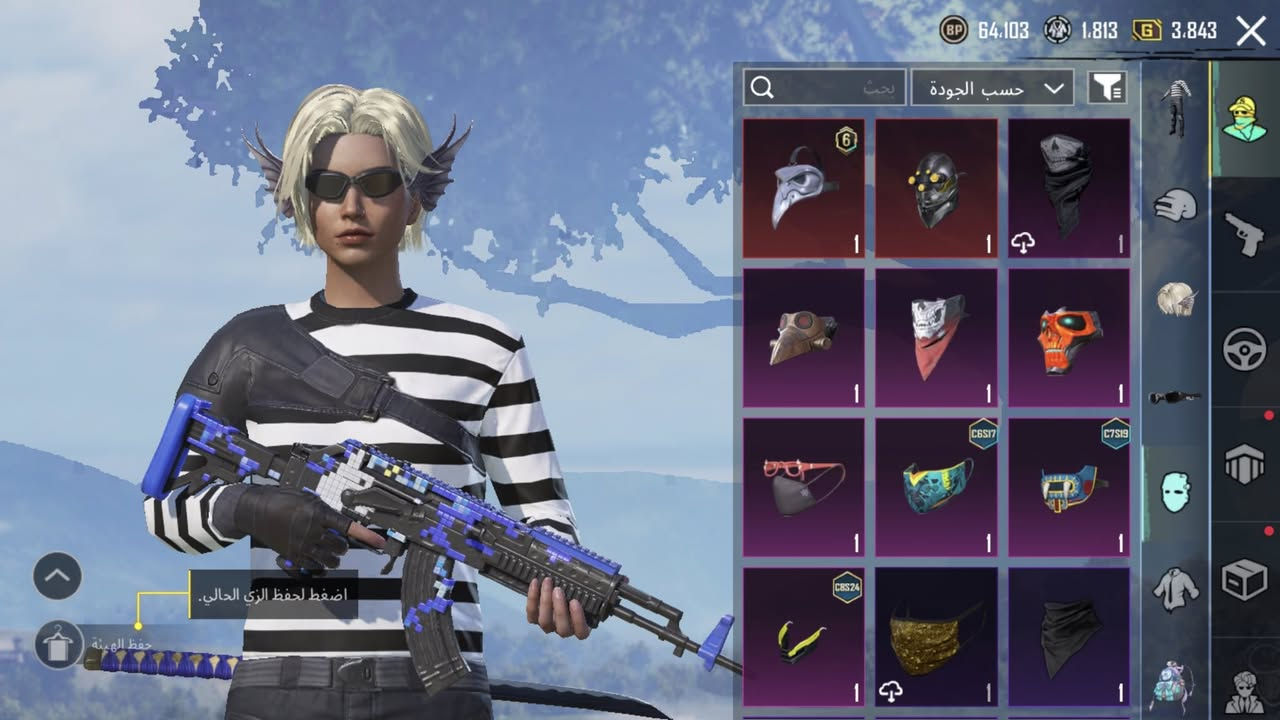Show the helmet subcategory
The height and width of the screenshot is (720, 1280).
pyautogui.click(x=1175, y=205)
